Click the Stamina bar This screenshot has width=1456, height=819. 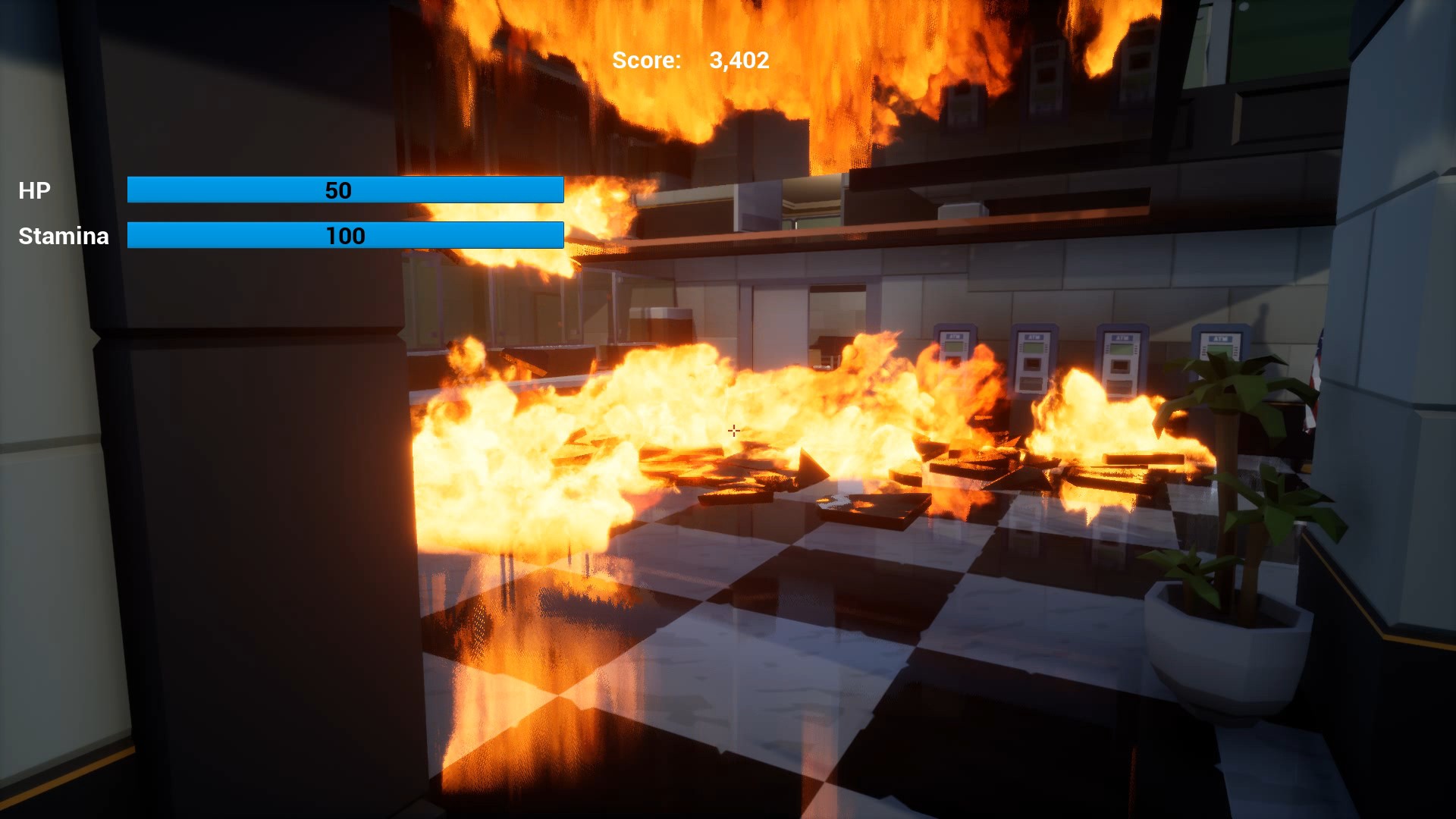pyautogui.click(x=345, y=236)
